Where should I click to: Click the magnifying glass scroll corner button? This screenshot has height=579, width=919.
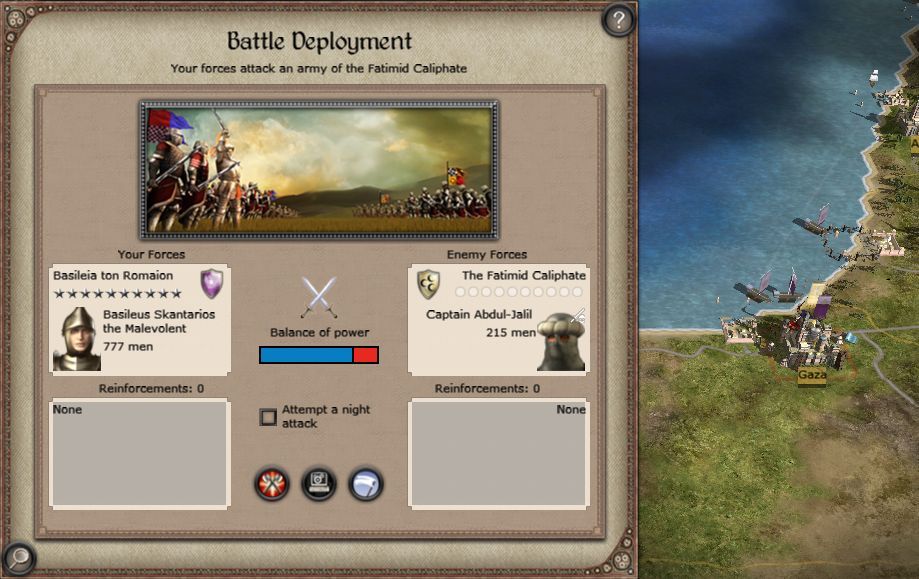click(18, 558)
